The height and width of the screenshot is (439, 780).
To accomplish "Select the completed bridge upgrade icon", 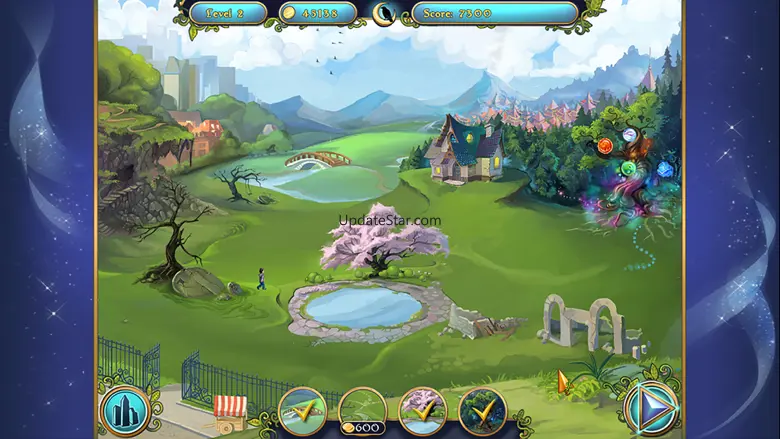I will (x=302, y=411).
